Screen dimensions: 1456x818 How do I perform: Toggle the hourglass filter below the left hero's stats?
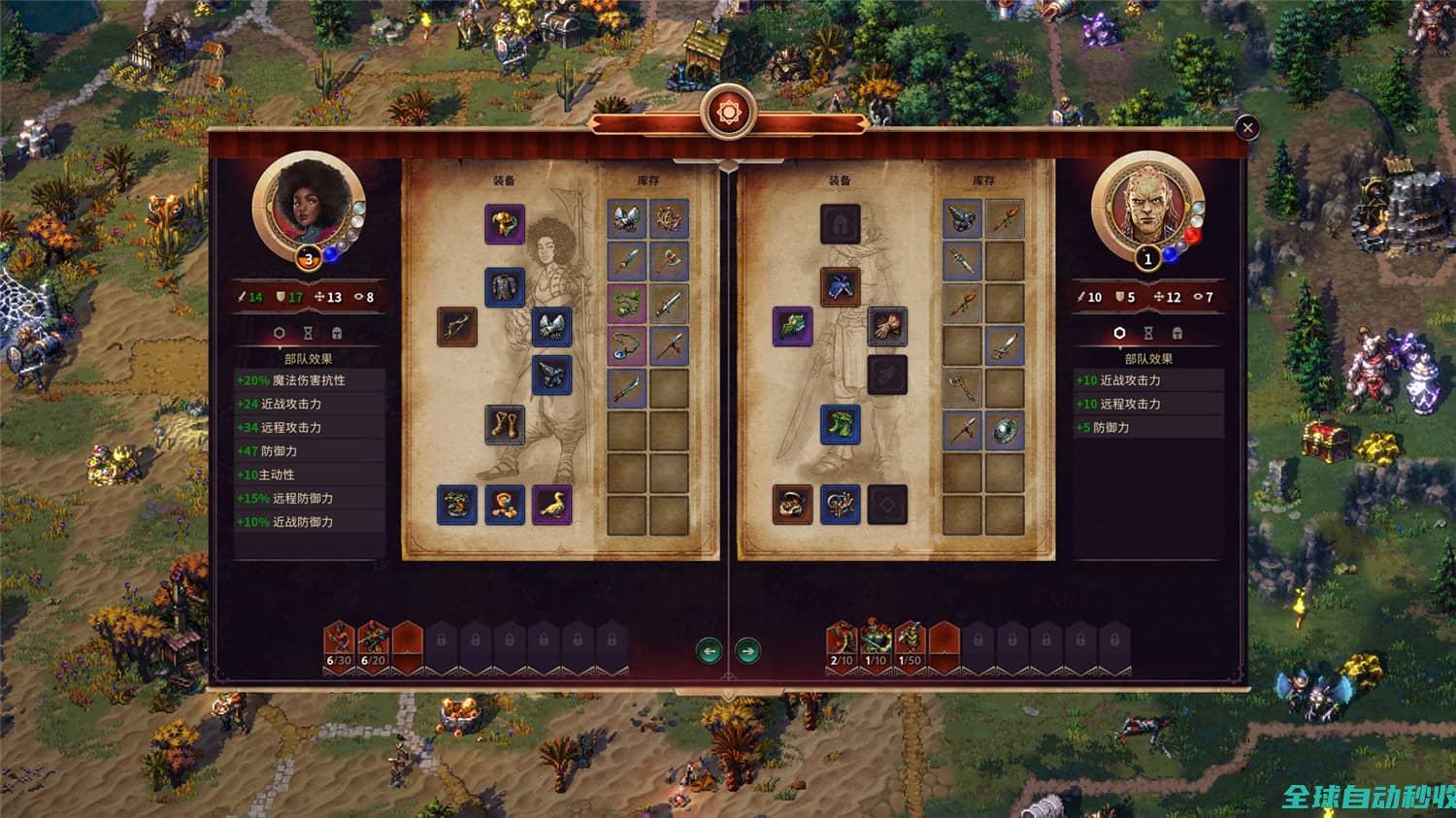click(x=308, y=333)
